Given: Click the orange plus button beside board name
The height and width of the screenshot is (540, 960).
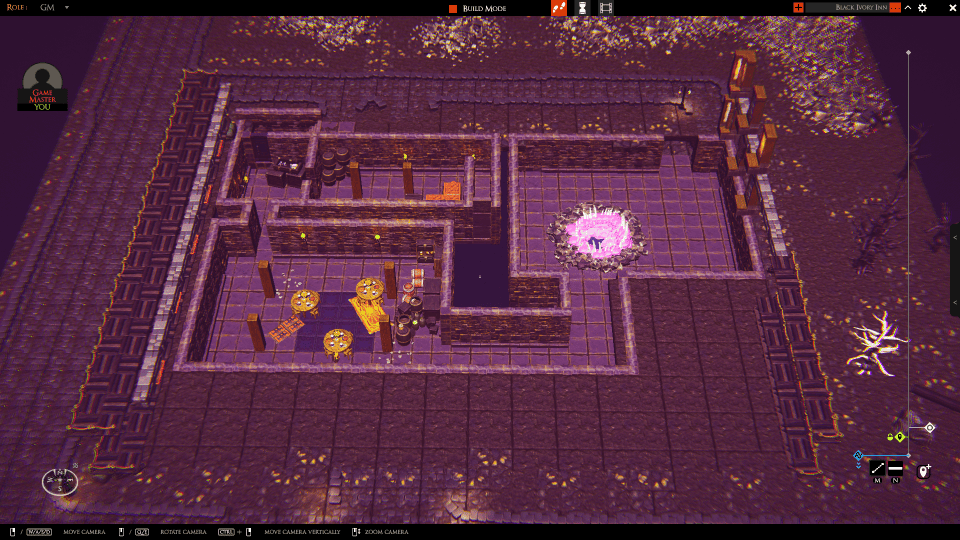Looking at the screenshot, I should [798, 8].
